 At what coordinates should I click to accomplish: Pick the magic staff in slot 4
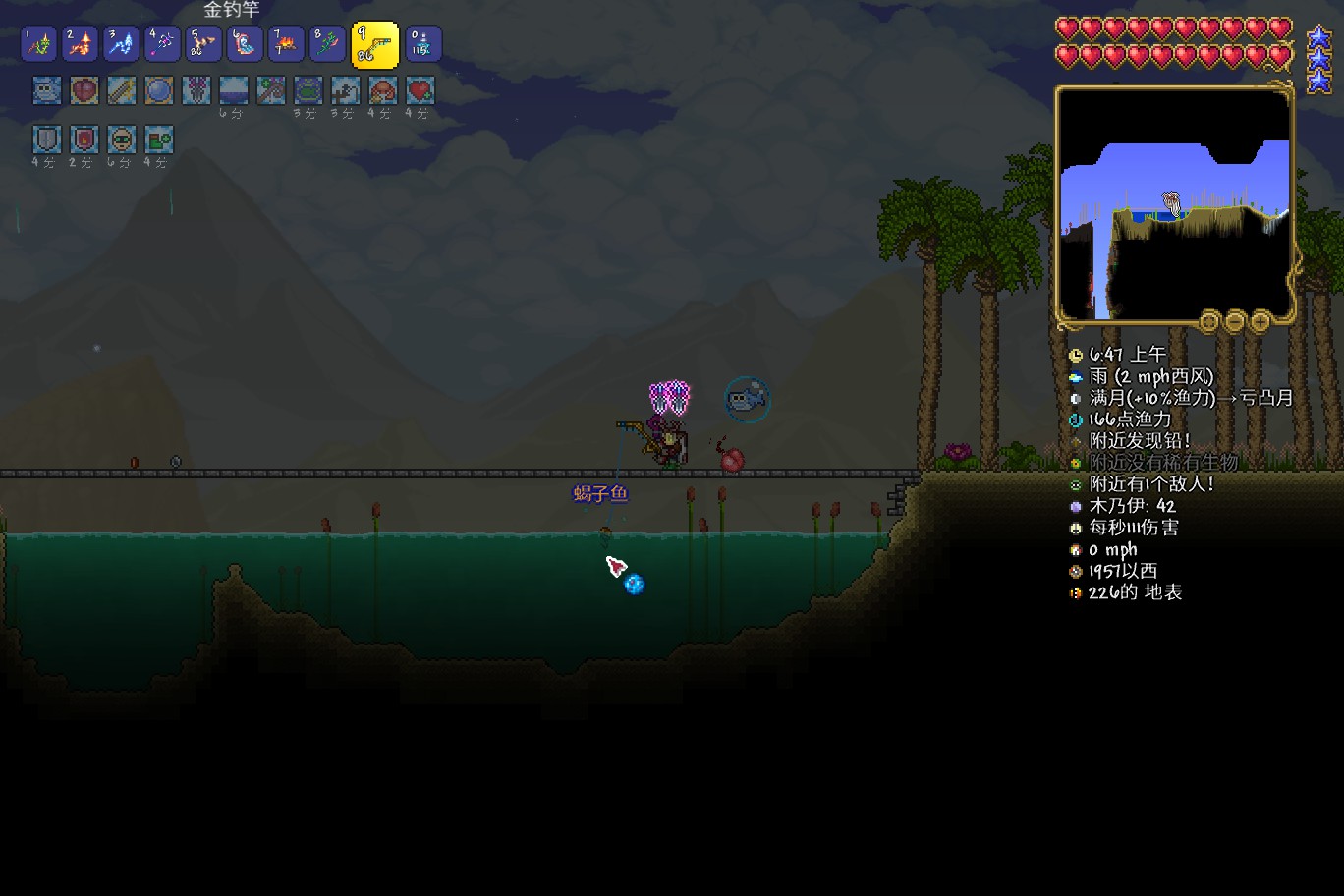pyautogui.click(x=162, y=44)
